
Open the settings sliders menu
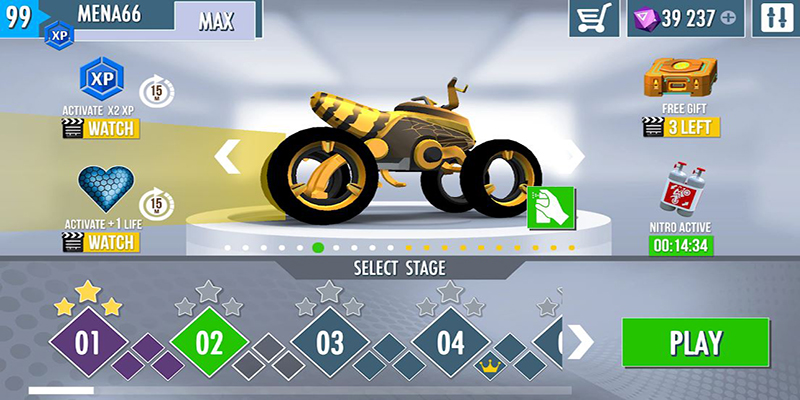tap(776, 19)
